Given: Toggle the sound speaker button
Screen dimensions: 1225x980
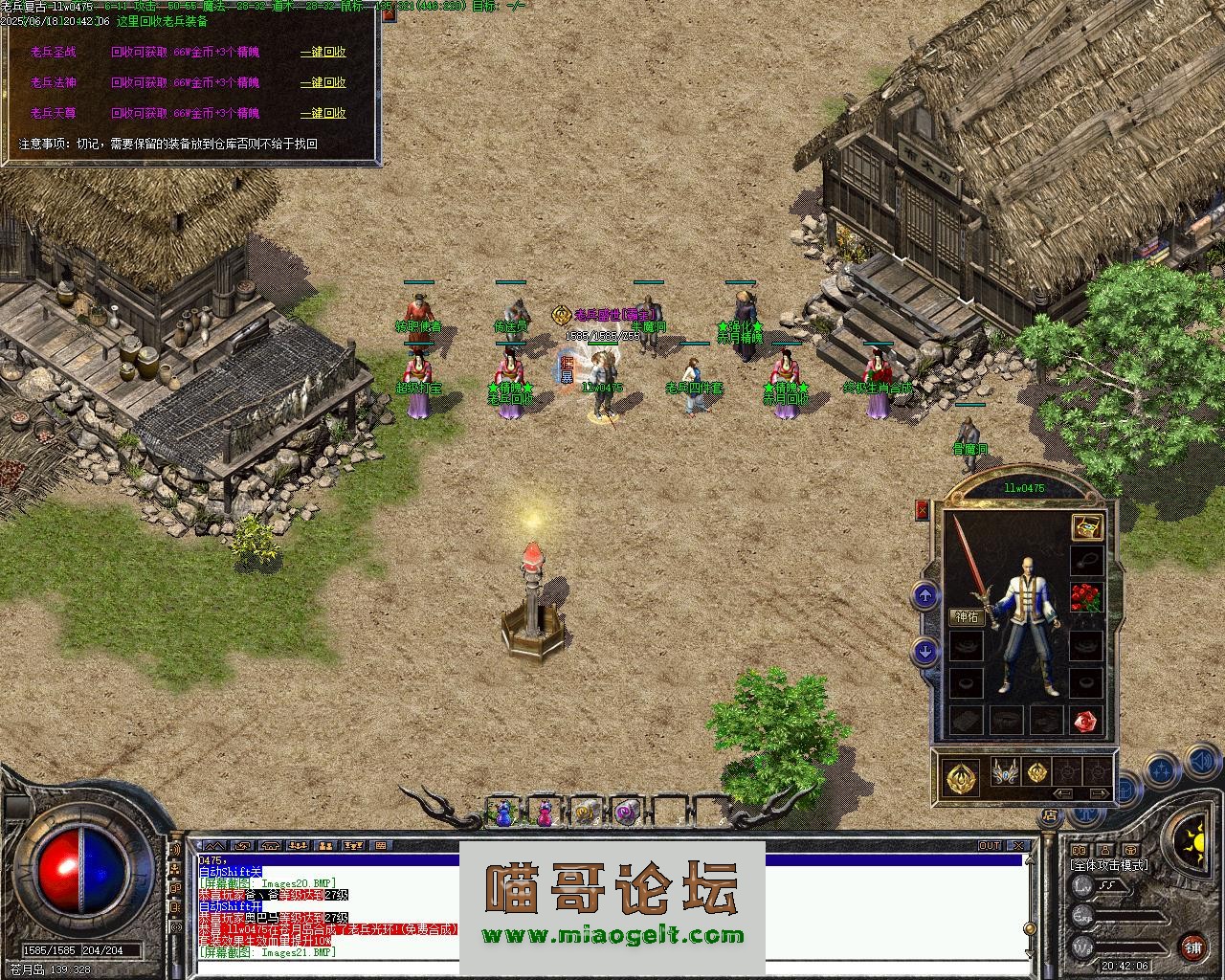Looking at the screenshot, I should tap(1201, 763).
